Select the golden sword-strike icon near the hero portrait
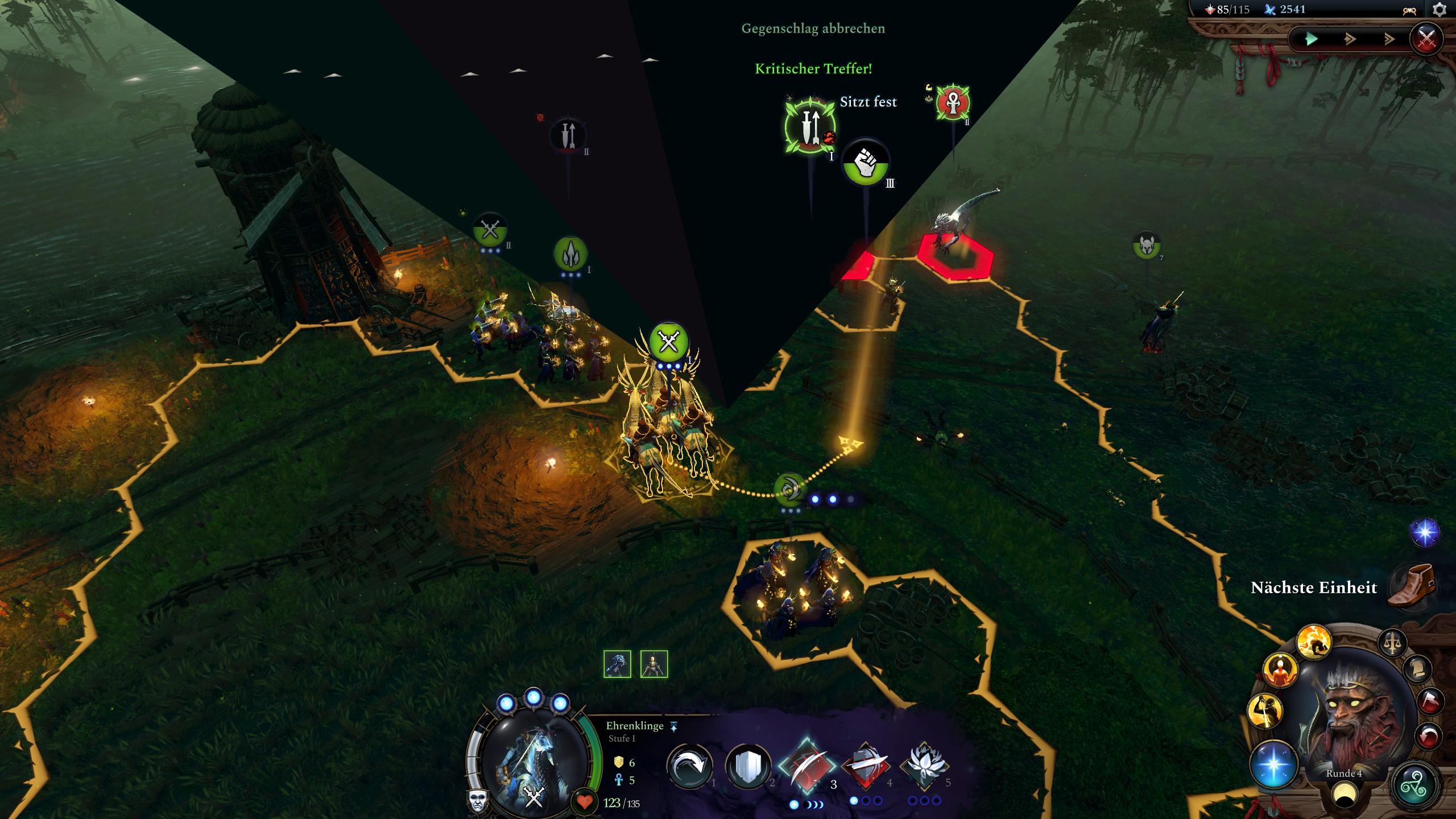This screenshot has width=1456, height=819. pos(1266,711)
